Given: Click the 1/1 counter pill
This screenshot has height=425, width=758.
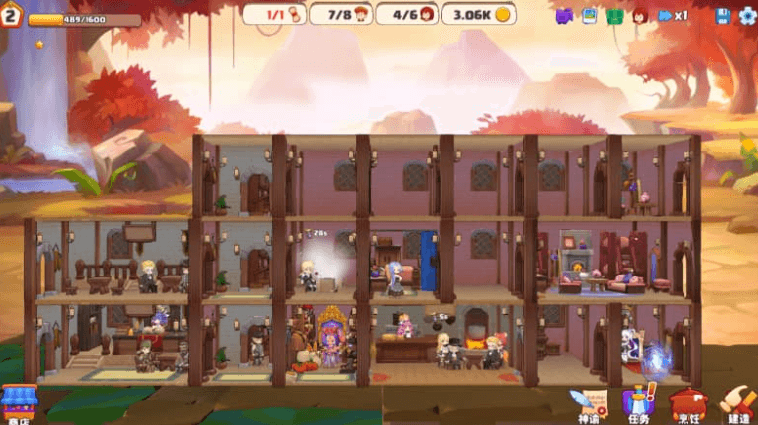Looking at the screenshot, I should point(274,14).
